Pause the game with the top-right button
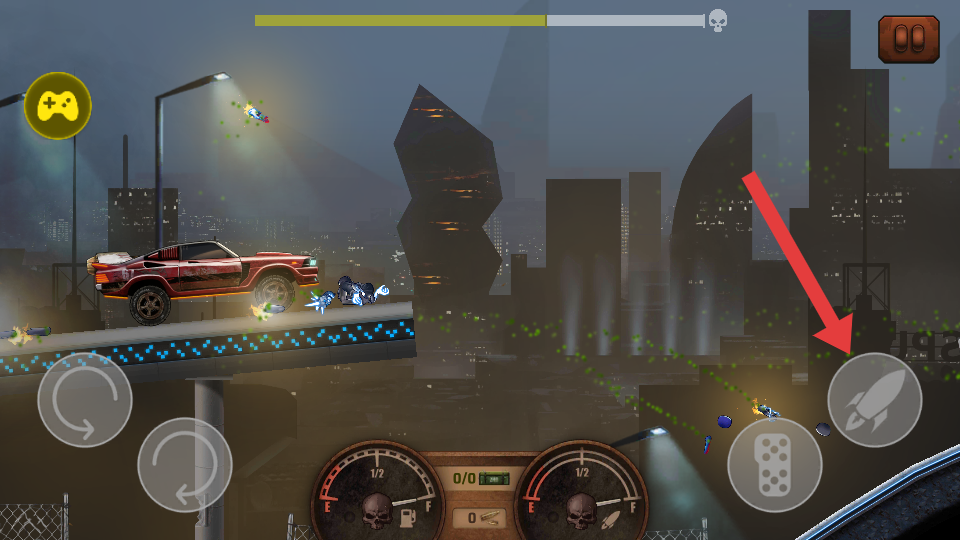The width and height of the screenshot is (960, 540). [x=908, y=39]
